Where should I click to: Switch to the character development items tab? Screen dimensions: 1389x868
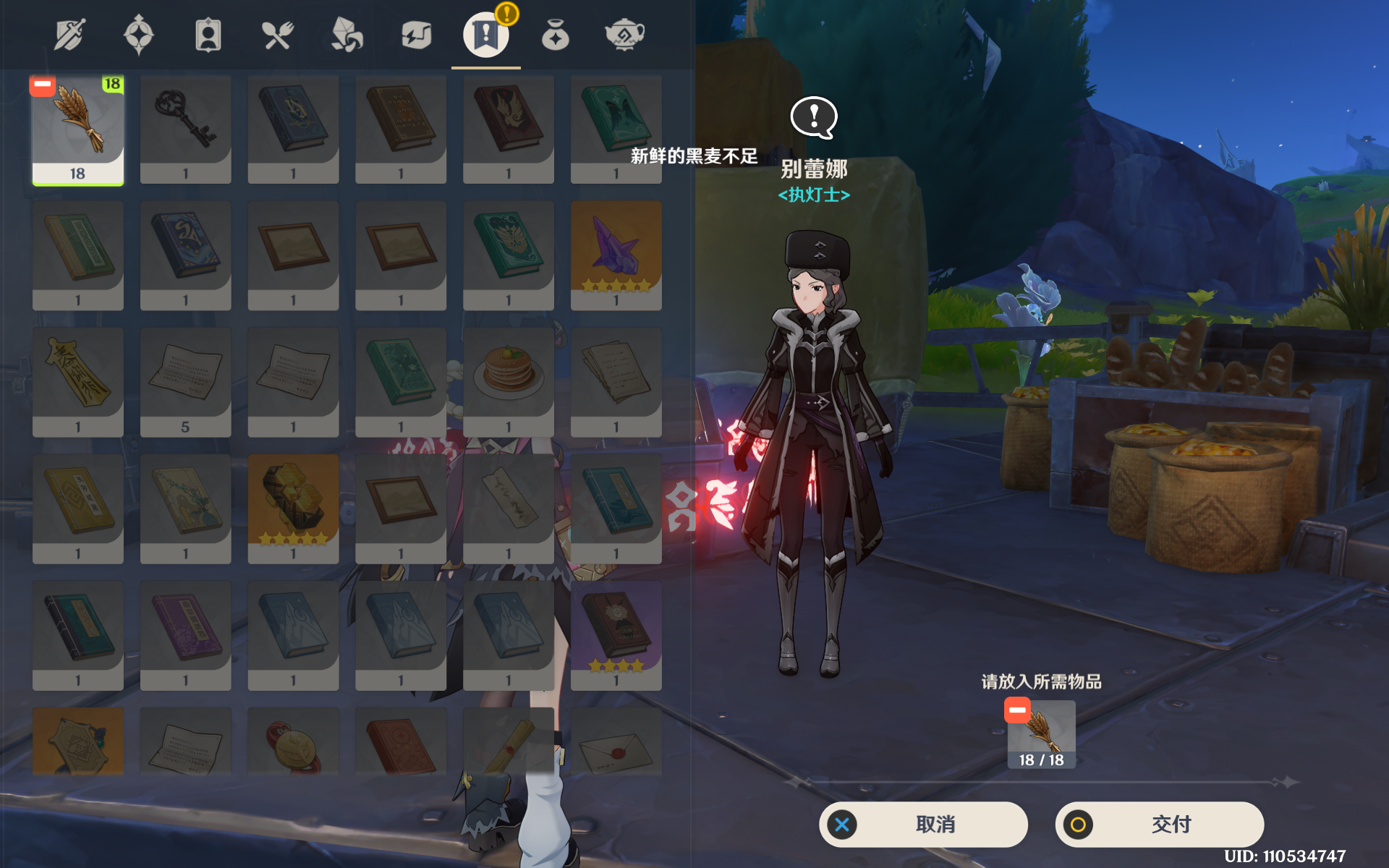208,35
